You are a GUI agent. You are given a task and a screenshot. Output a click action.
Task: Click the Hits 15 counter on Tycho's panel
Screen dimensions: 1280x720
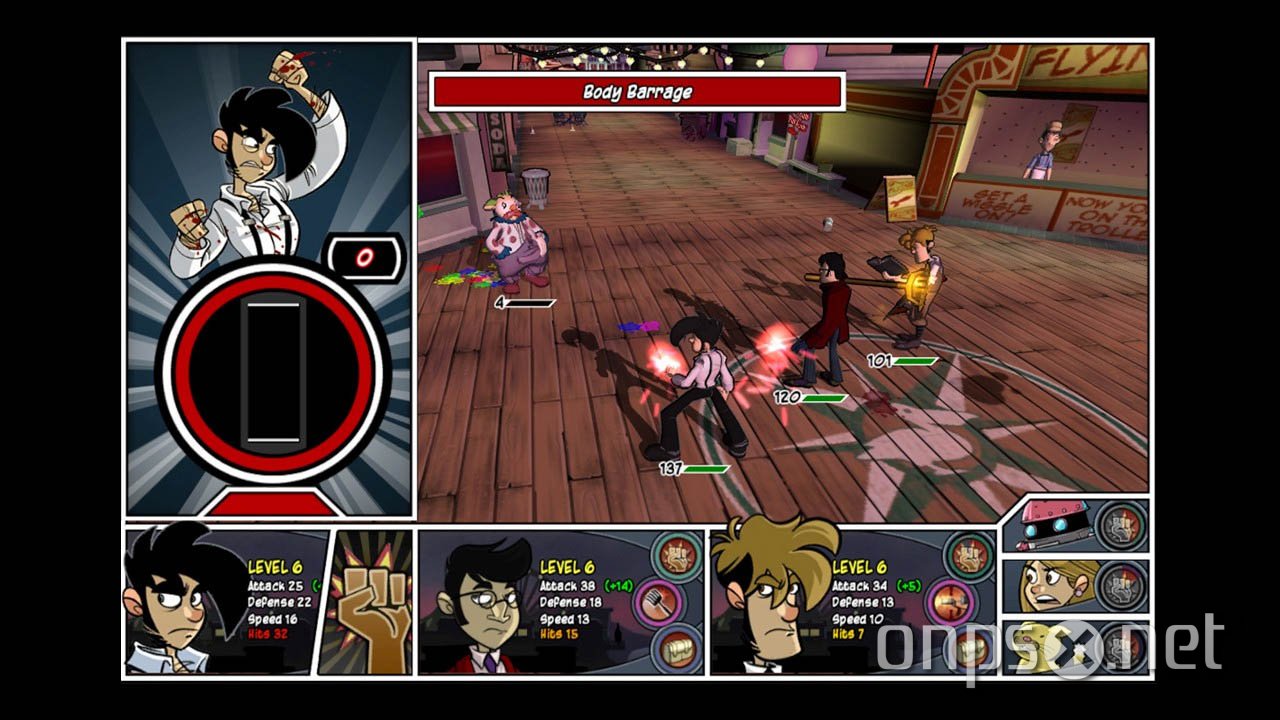tap(560, 635)
